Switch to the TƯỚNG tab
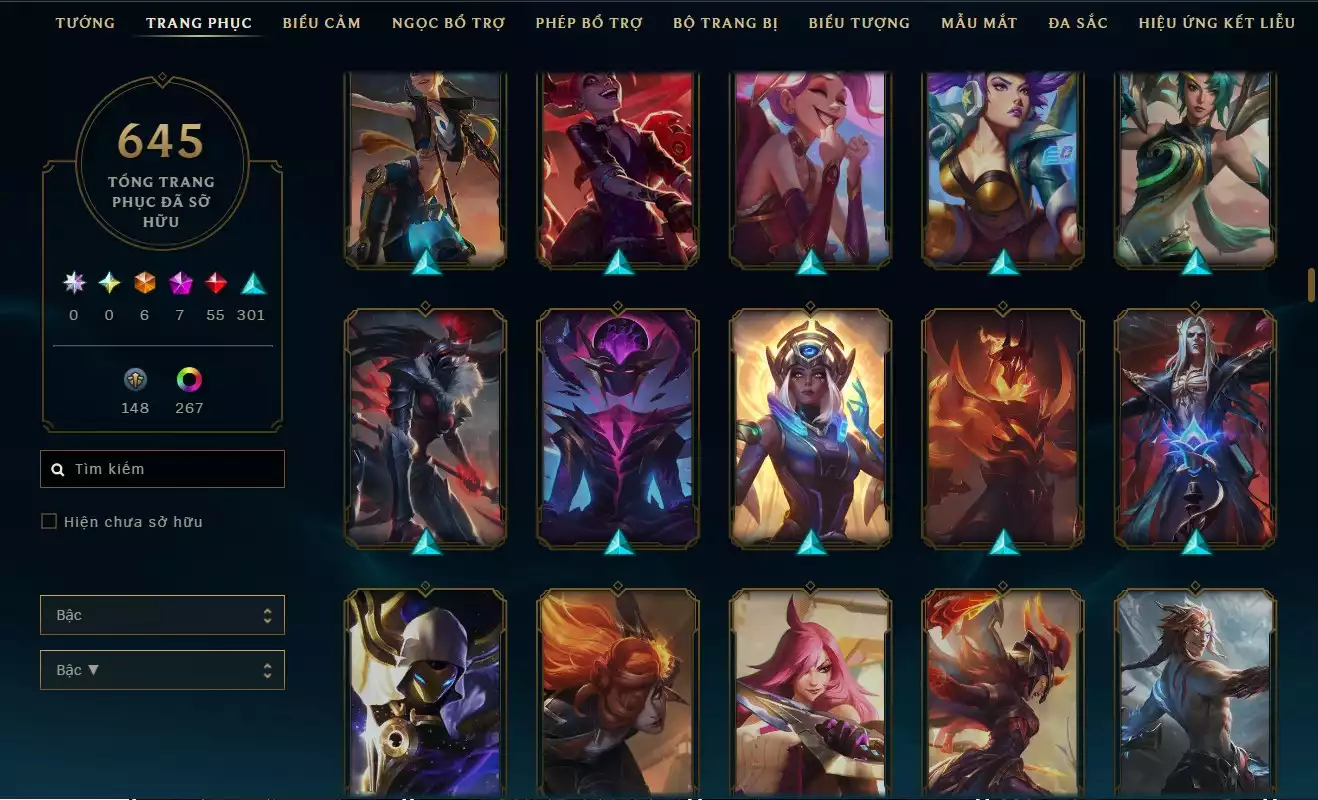This screenshot has width=1318, height=800. click(85, 22)
